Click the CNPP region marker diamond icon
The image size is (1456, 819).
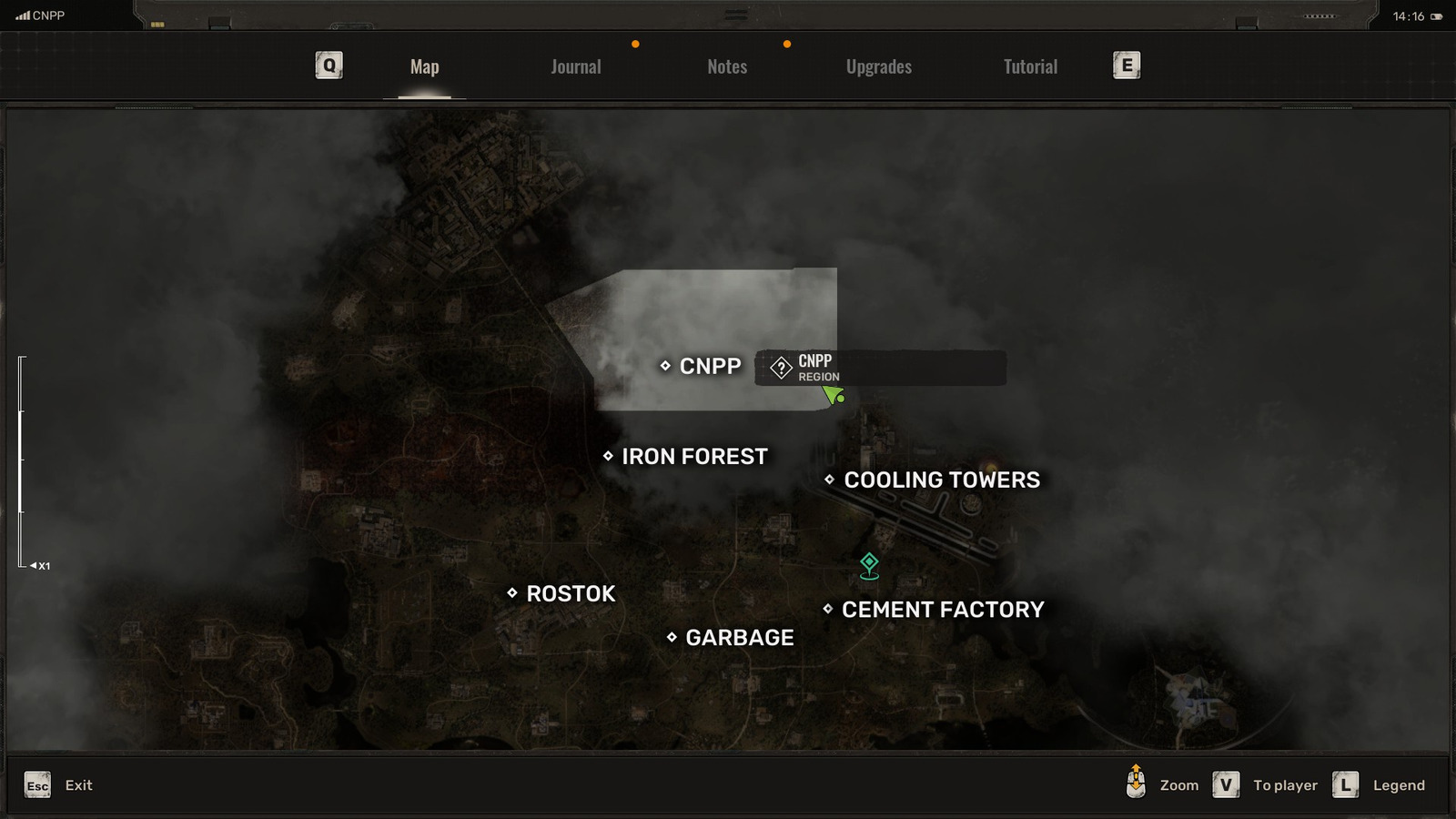click(x=667, y=366)
